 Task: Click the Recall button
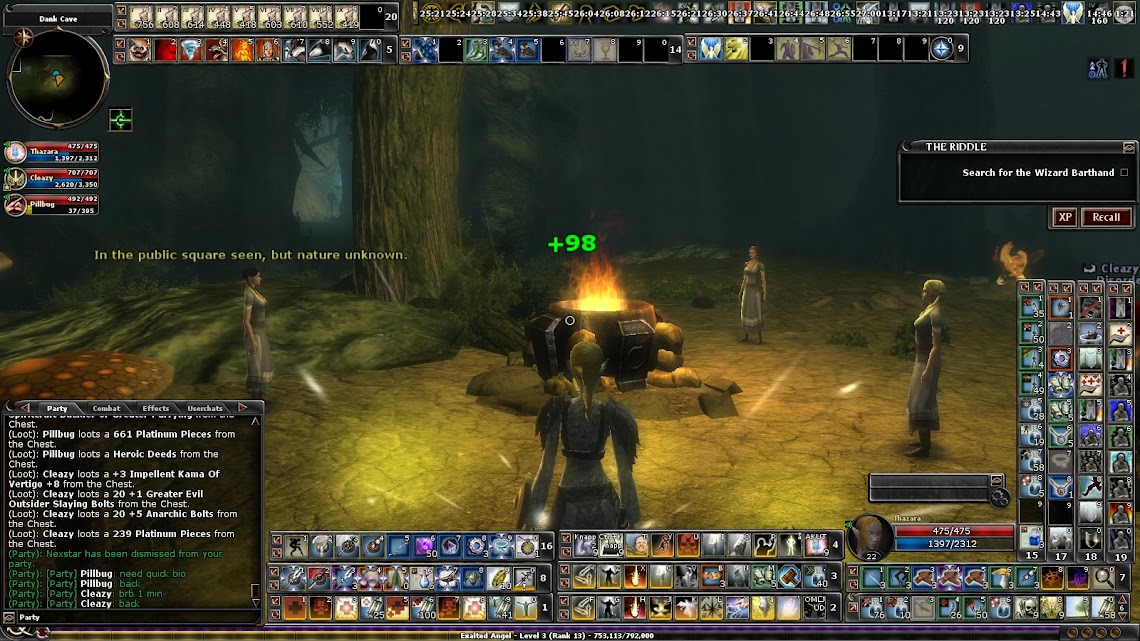(x=1106, y=217)
